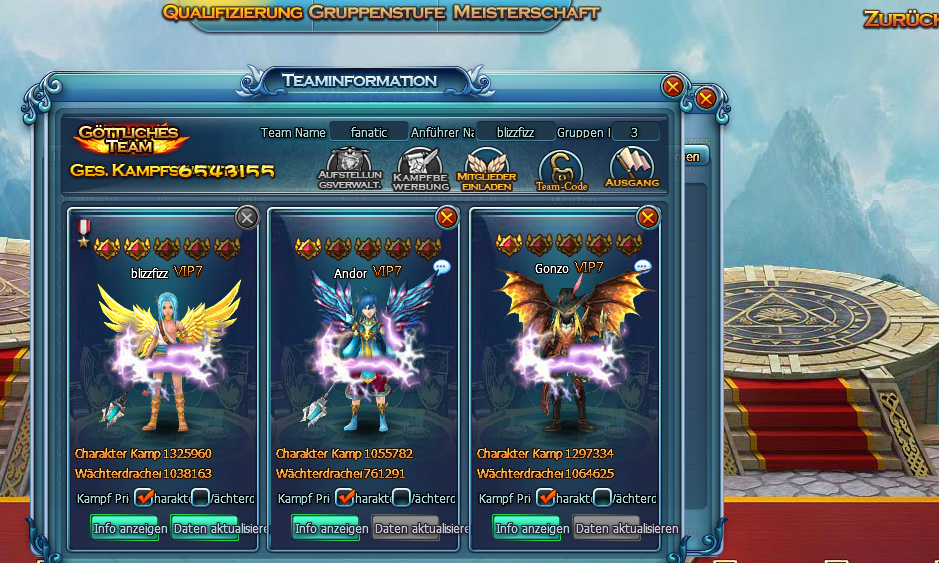Screen dimensions: 939x563
Task: Open the Kampfbewerbung icon
Action: [x=420, y=168]
